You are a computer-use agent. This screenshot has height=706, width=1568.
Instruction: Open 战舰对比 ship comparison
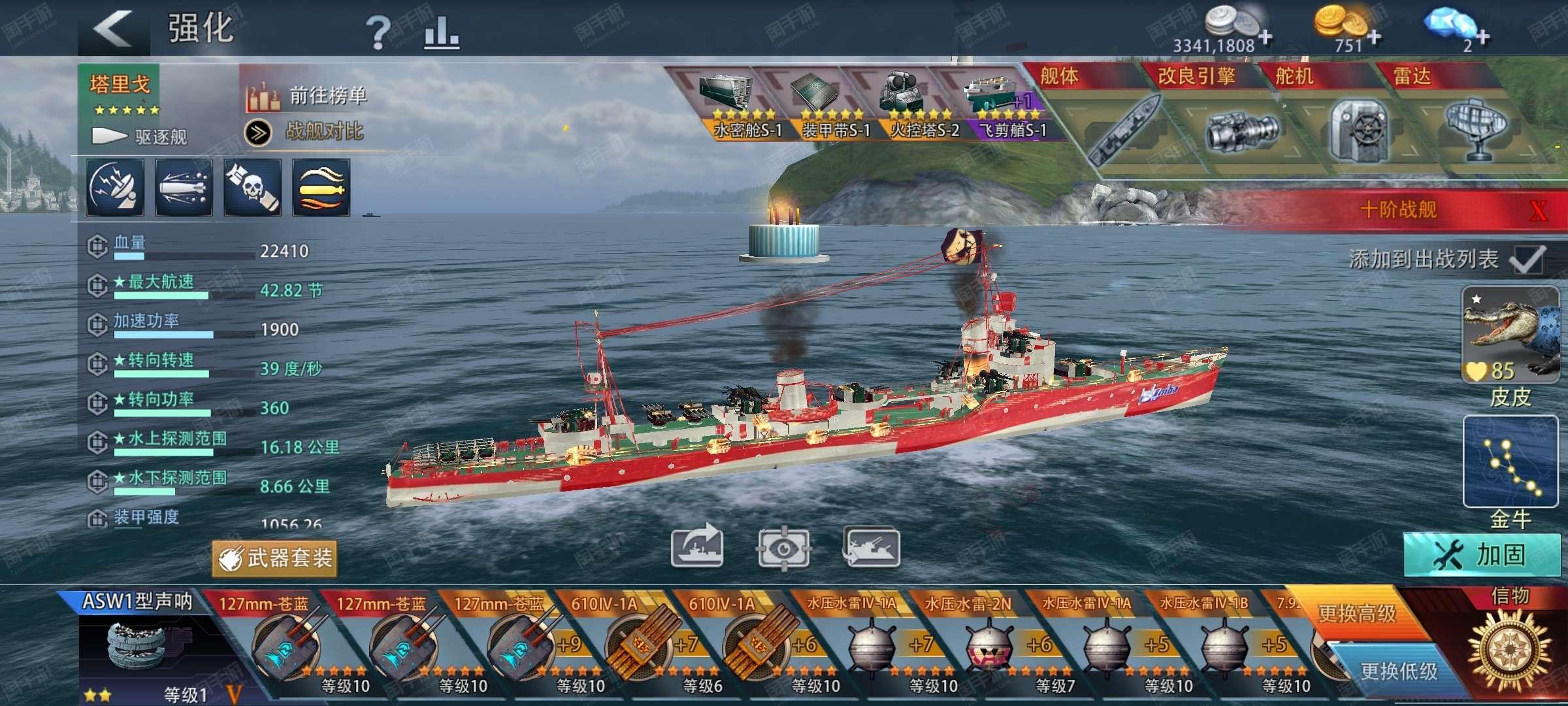click(x=306, y=132)
